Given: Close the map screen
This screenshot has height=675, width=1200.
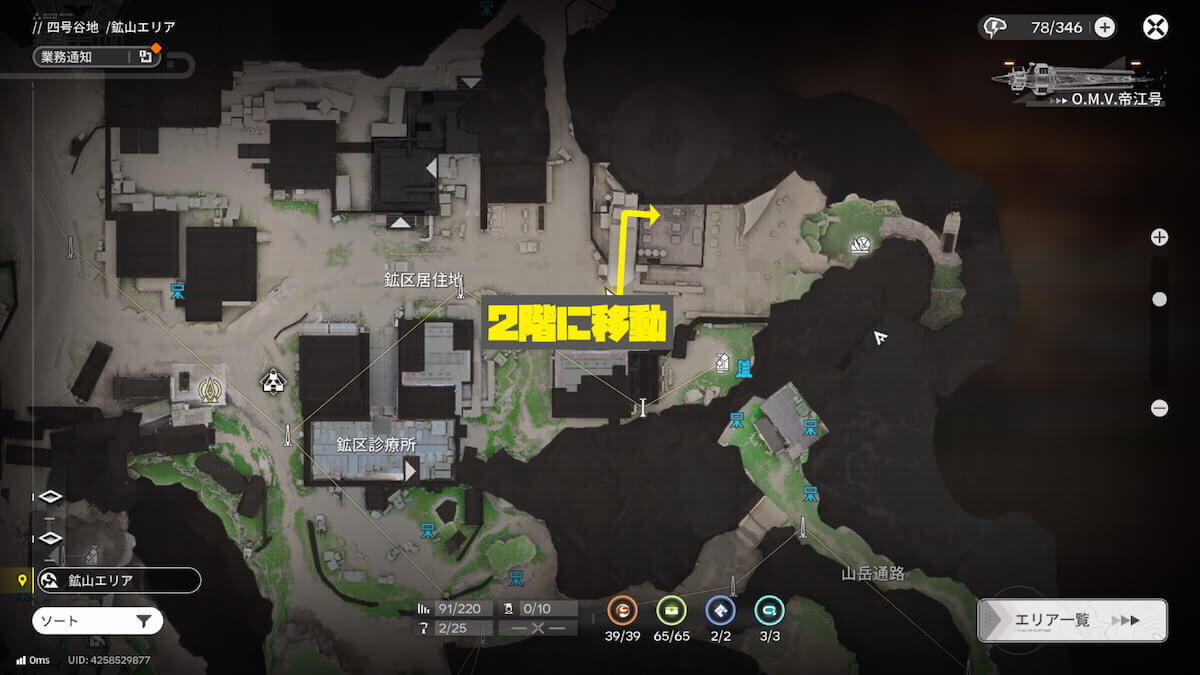Looking at the screenshot, I should coord(1155,27).
